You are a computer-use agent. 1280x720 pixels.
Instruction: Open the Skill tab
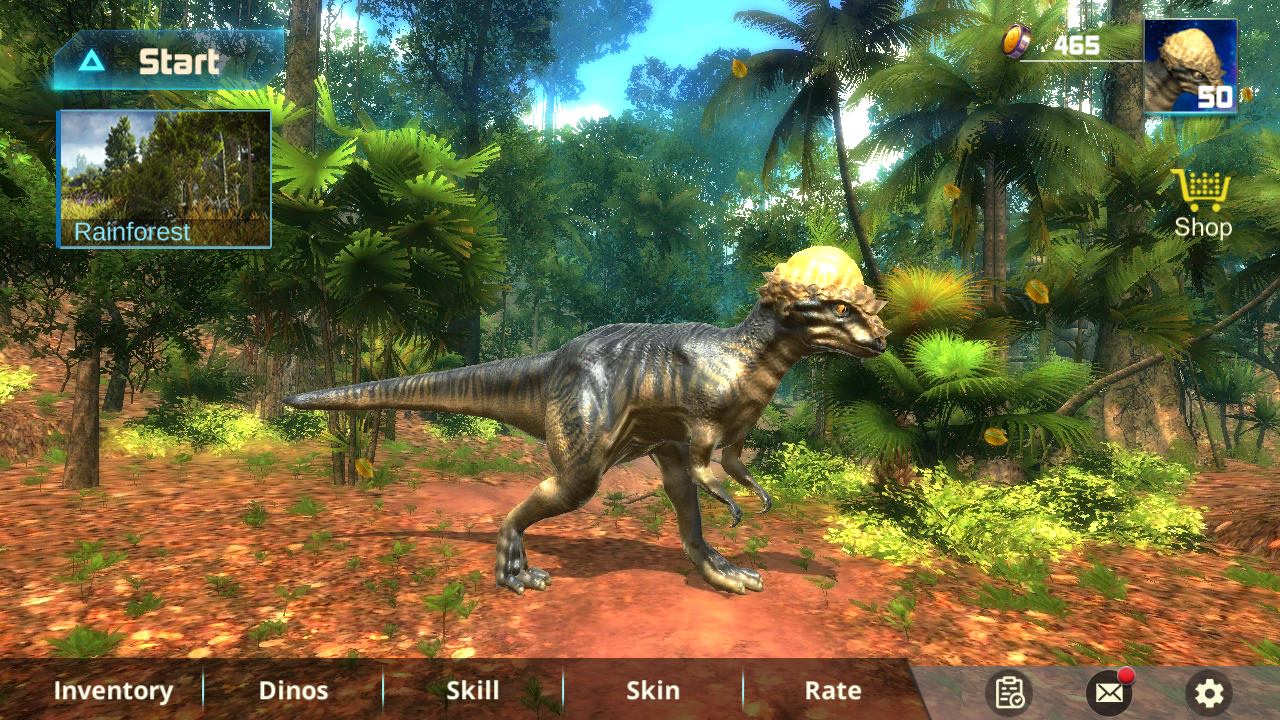[472, 690]
